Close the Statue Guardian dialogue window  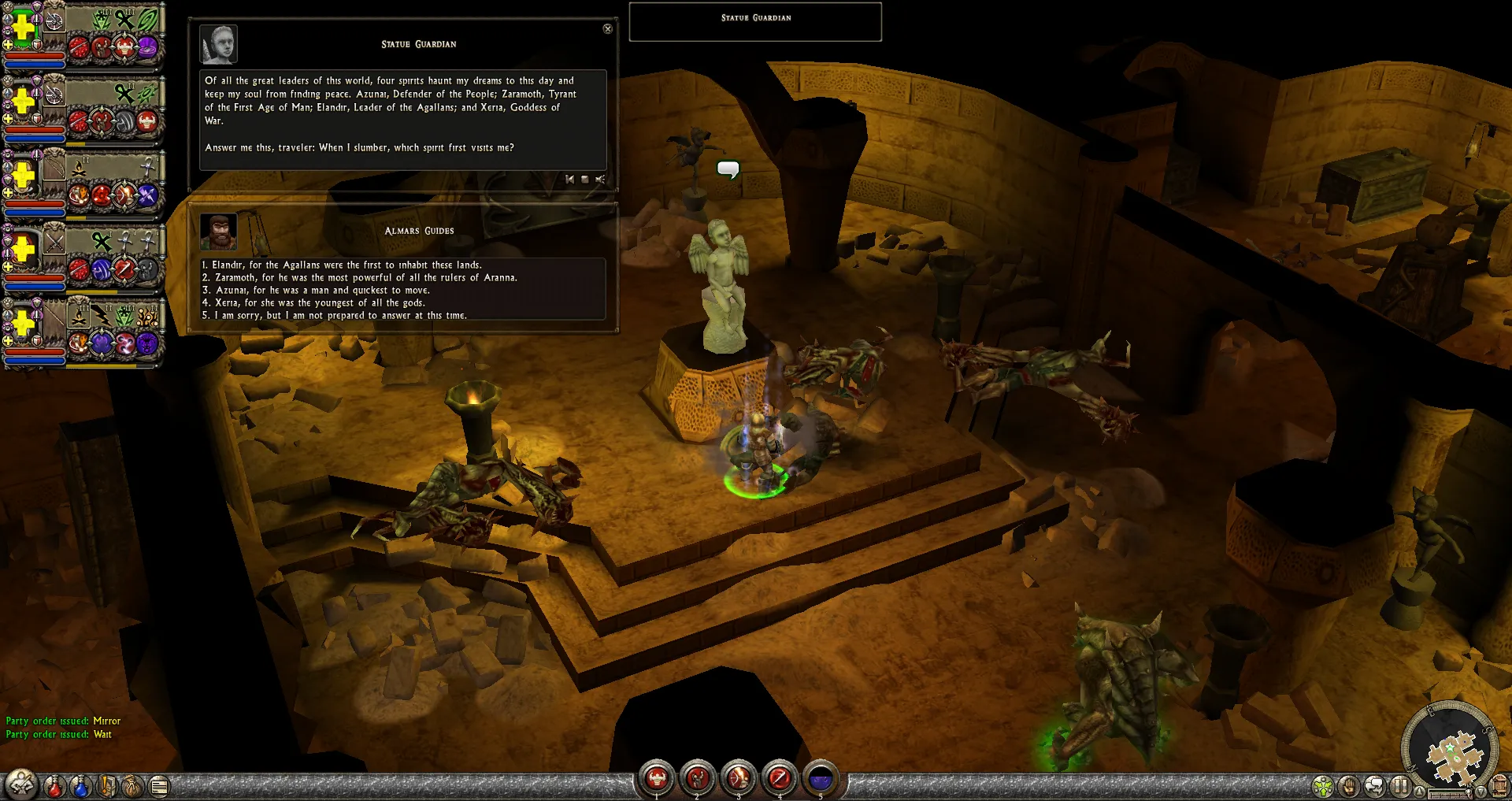(607, 29)
